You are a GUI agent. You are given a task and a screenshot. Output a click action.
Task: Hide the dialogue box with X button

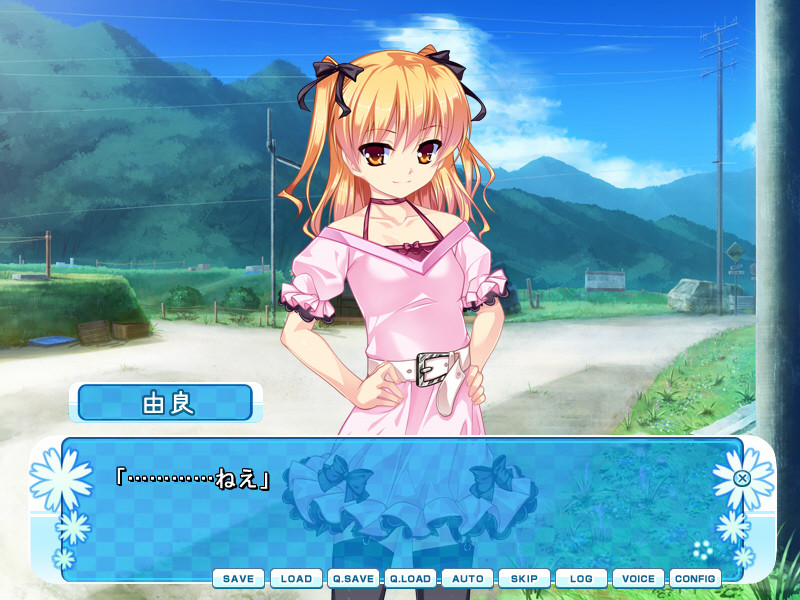click(x=742, y=478)
